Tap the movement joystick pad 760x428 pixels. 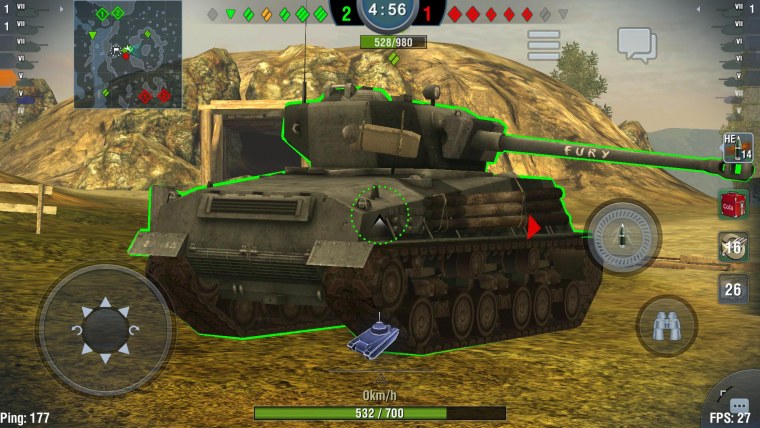105,327
